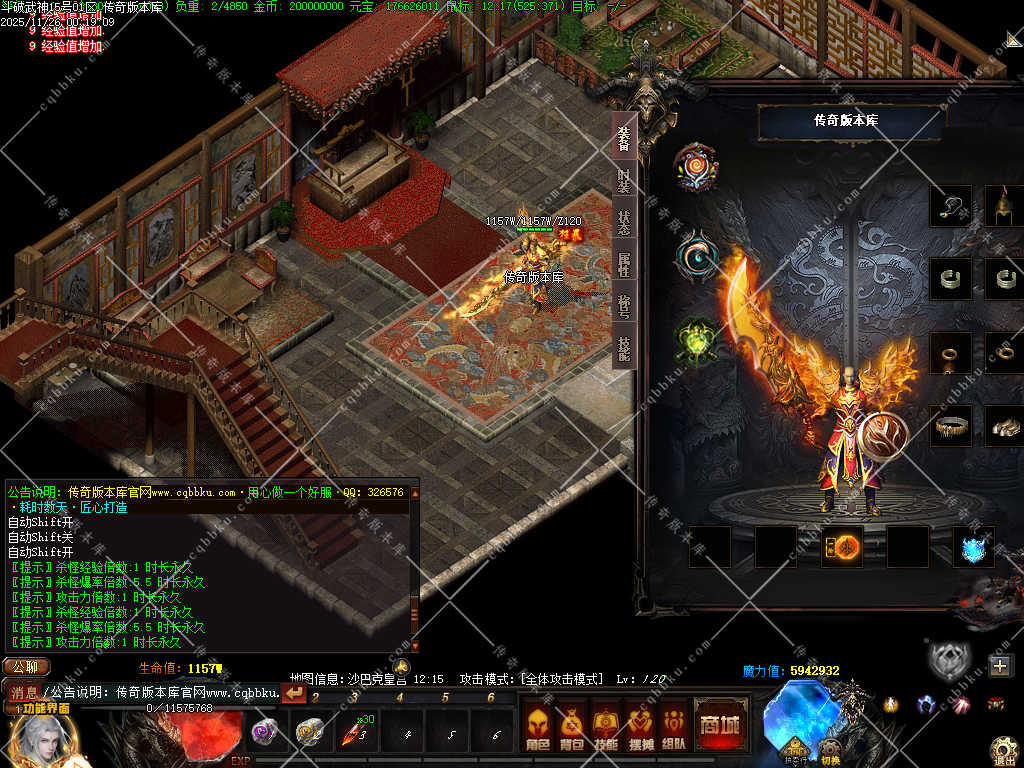
Task: Select the equipped belt slot
Action: click(950, 426)
